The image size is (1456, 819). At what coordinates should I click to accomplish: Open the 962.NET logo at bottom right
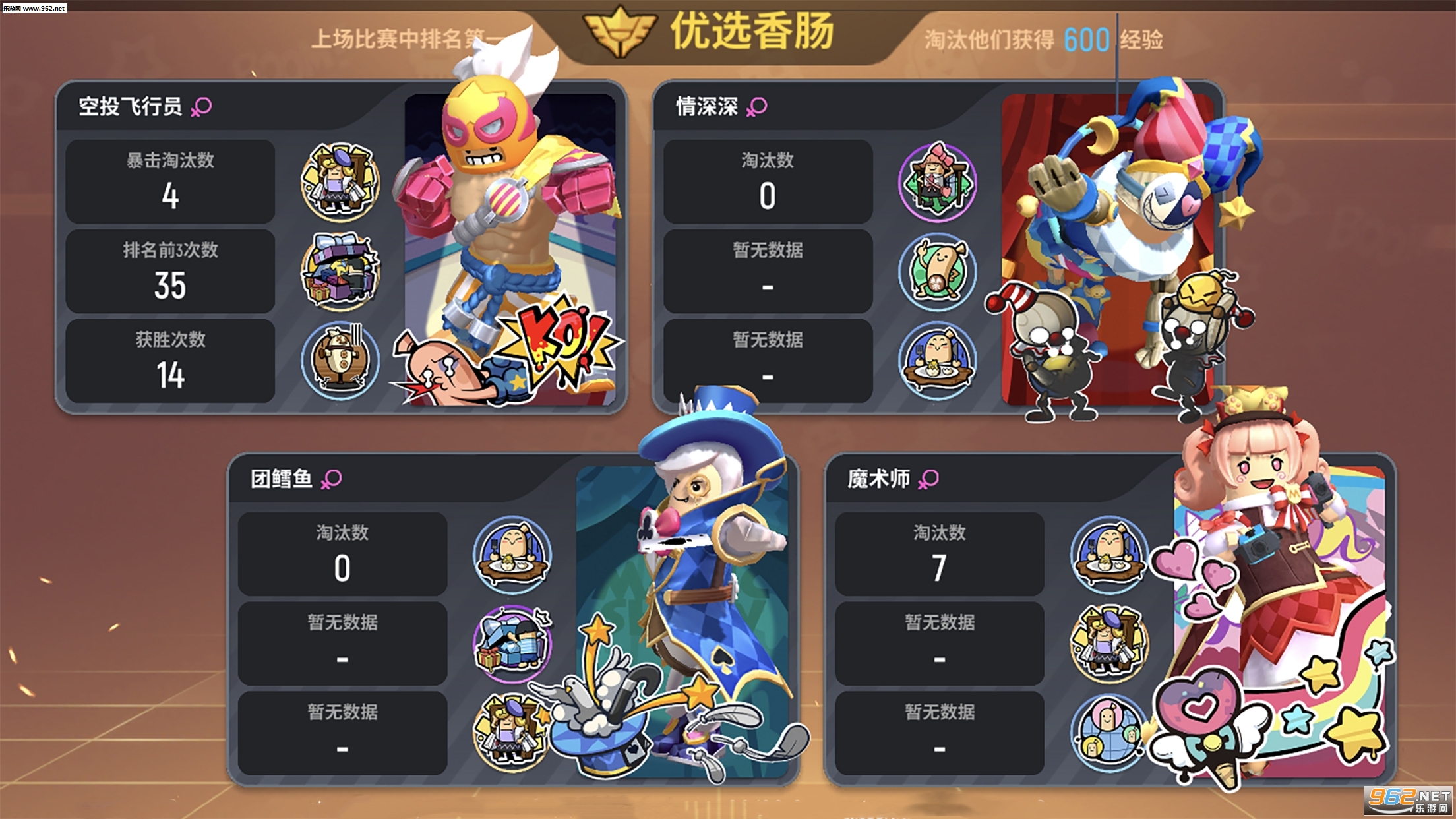1408,799
